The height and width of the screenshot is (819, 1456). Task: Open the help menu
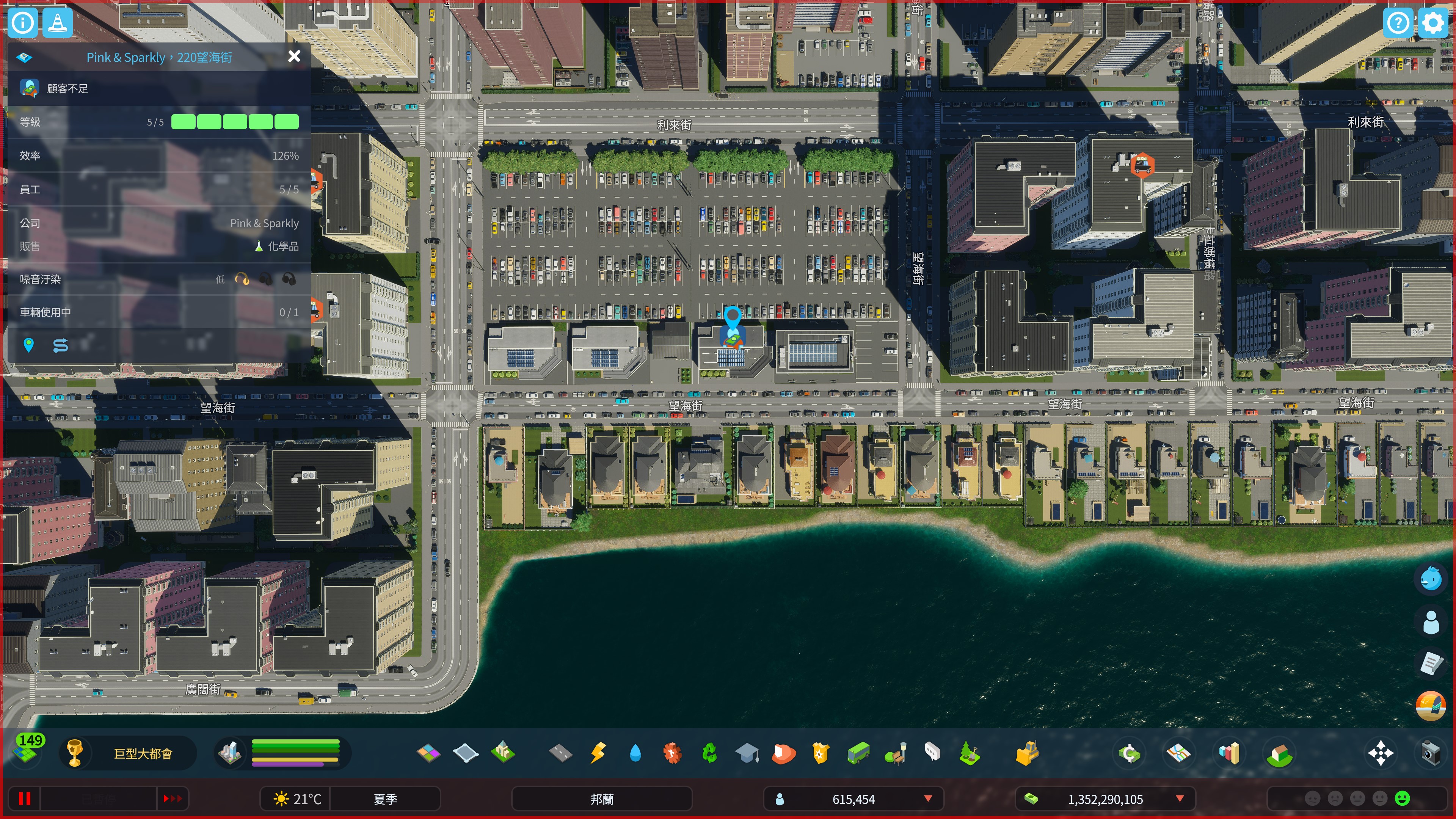[1398, 23]
